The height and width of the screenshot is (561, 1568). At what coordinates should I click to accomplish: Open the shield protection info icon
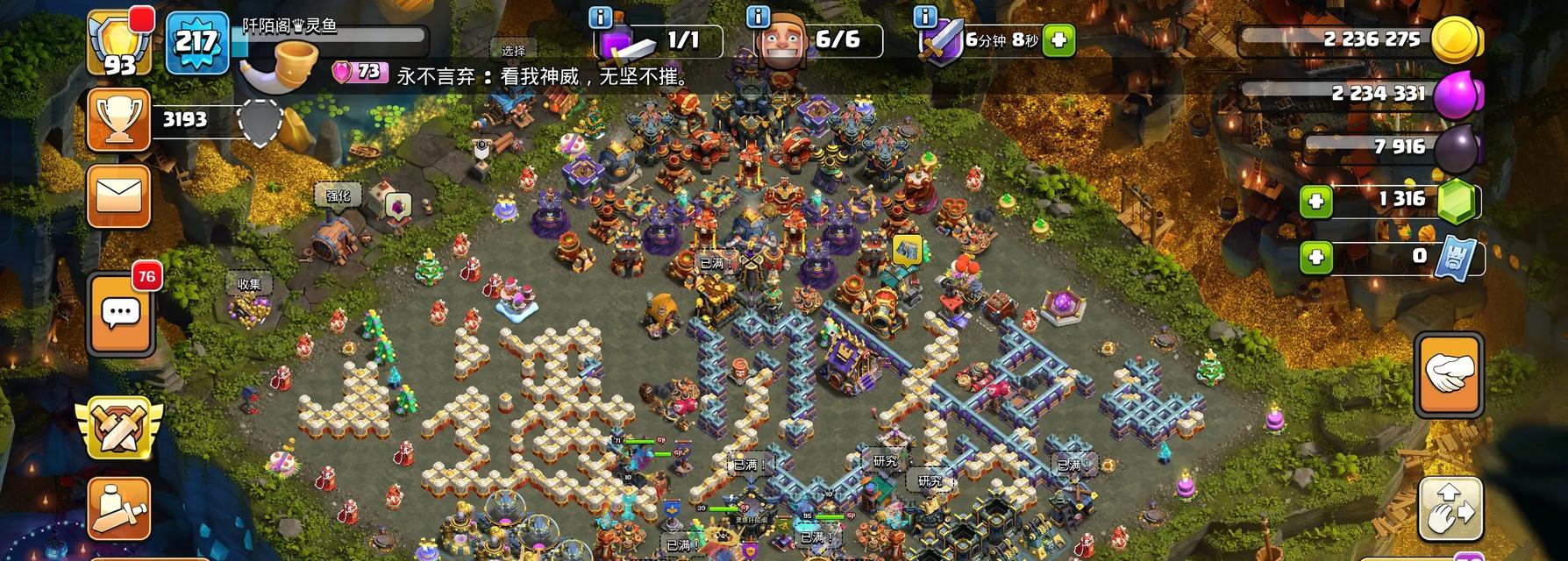tap(260, 121)
